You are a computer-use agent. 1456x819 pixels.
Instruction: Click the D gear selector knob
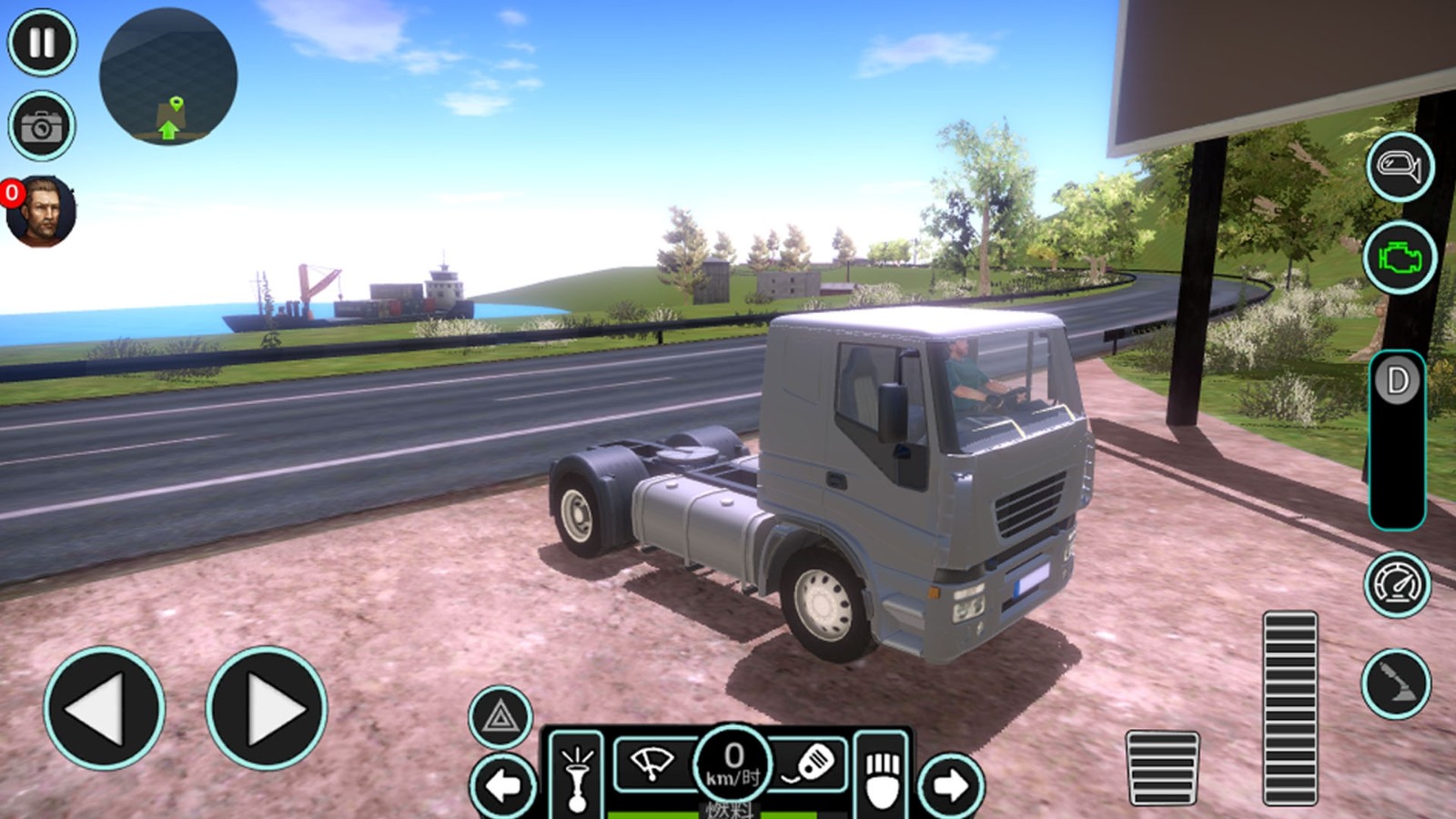click(1398, 381)
